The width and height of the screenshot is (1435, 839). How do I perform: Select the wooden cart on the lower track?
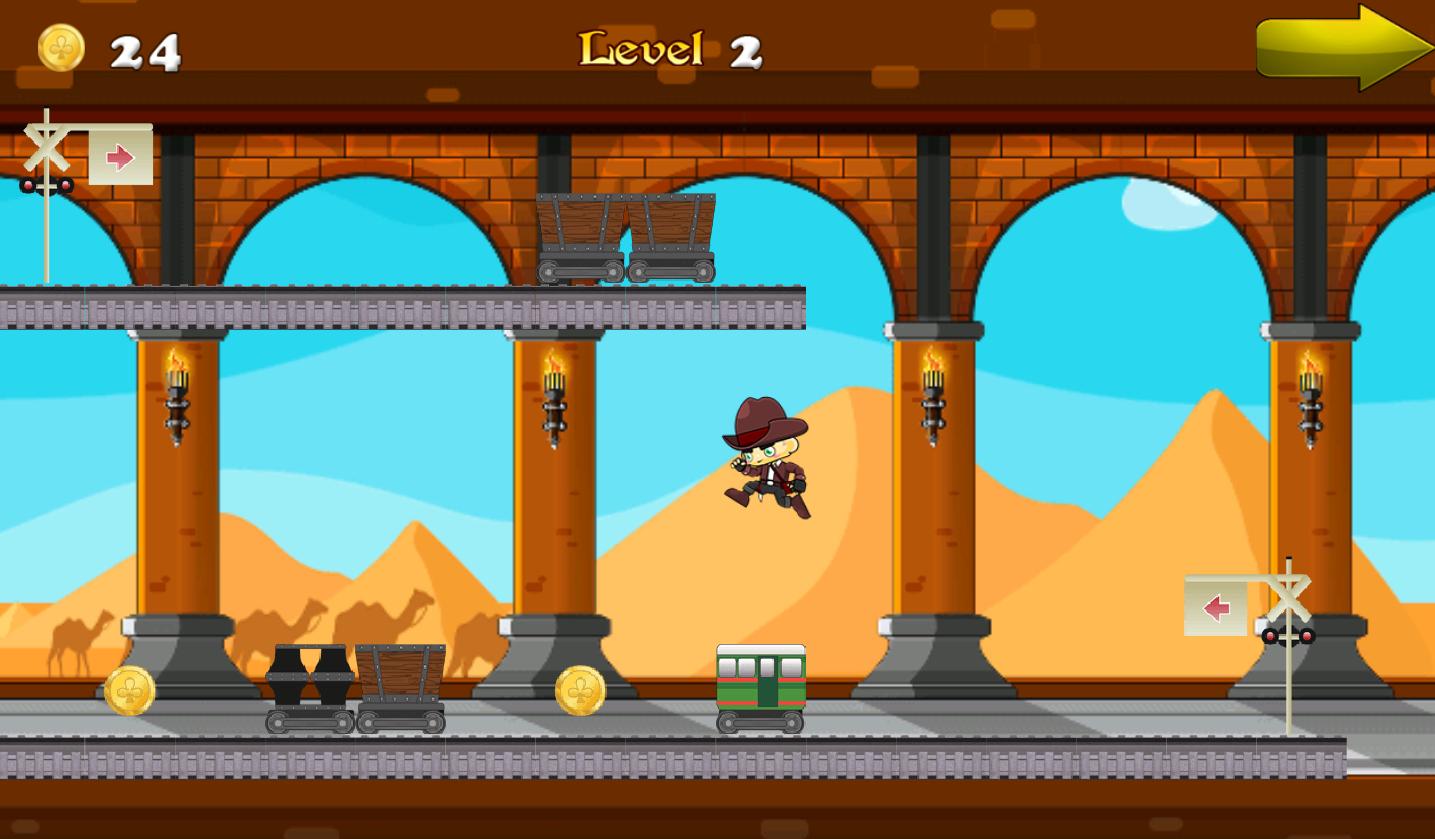click(400, 690)
